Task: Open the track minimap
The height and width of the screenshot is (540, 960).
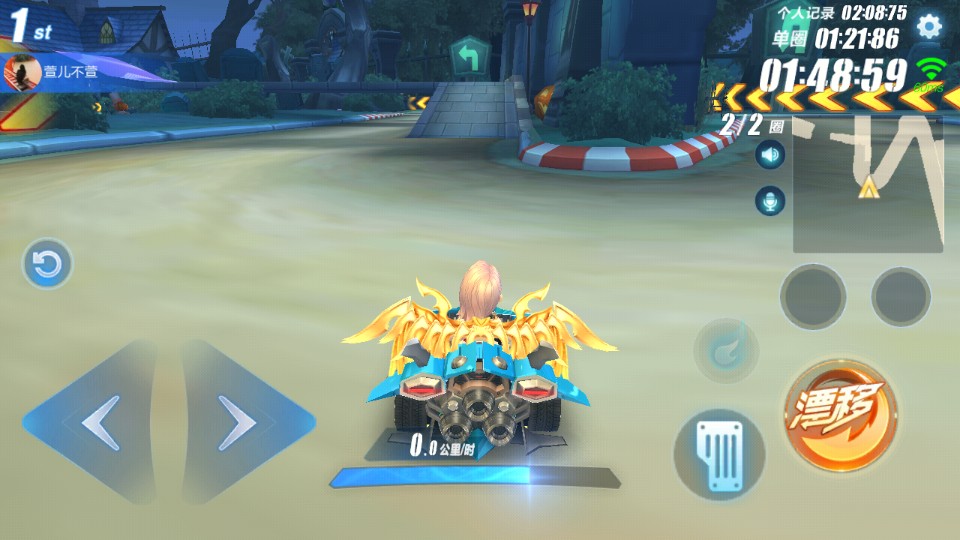Action: 868,184
